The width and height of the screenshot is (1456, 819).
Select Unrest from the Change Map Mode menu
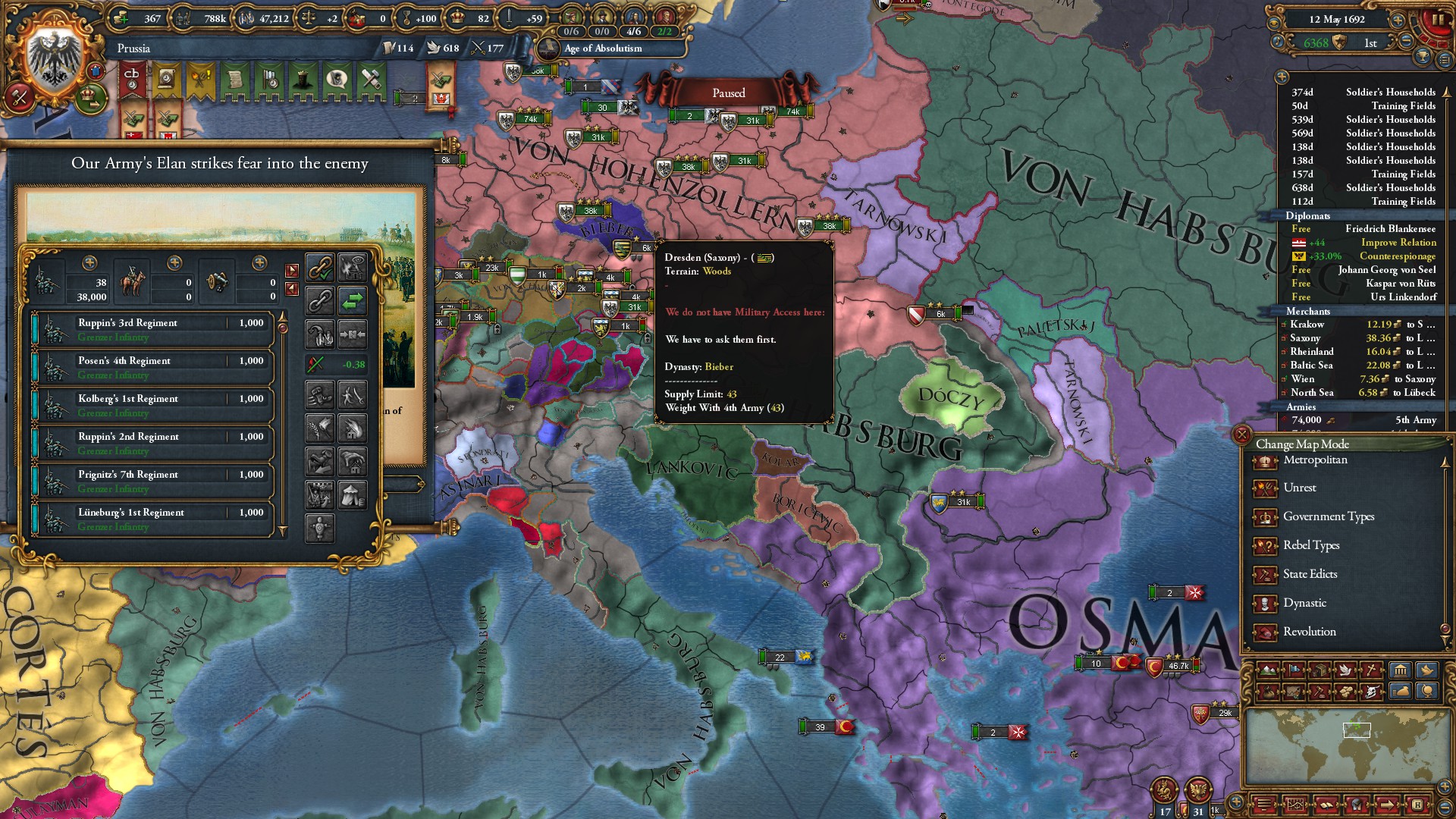pyautogui.click(x=1301, y=488)
